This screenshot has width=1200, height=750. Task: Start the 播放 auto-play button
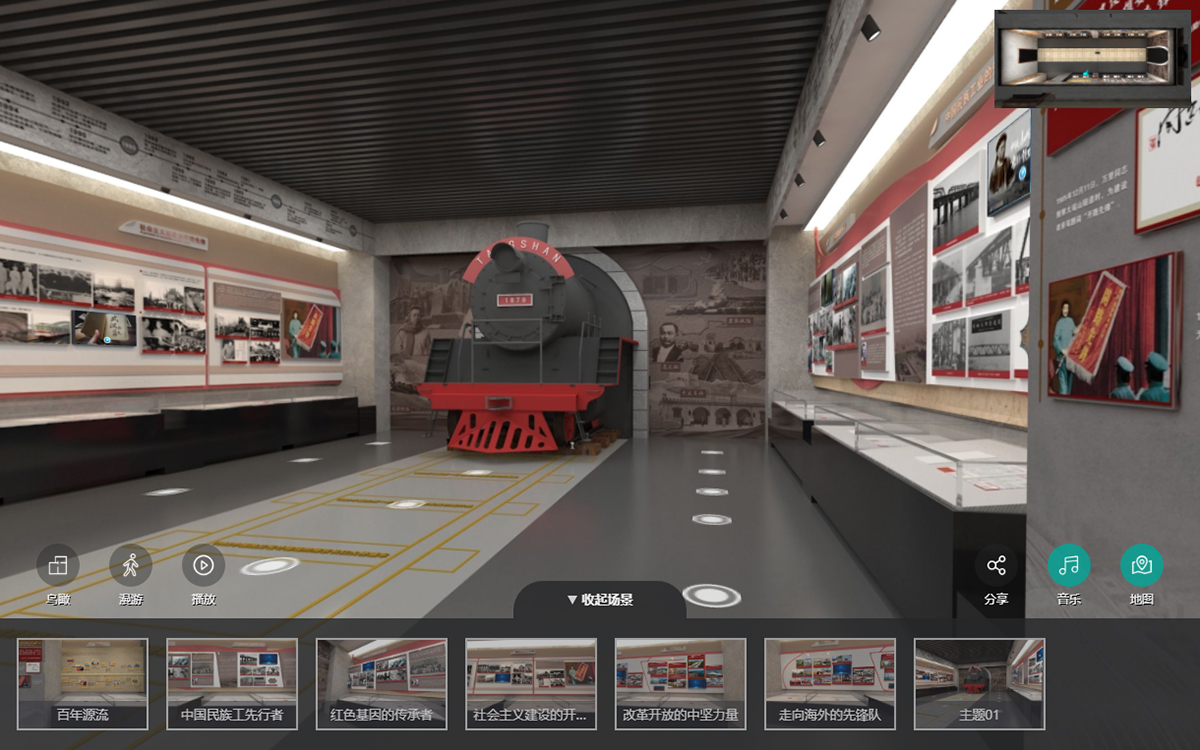tap(203, 566)
